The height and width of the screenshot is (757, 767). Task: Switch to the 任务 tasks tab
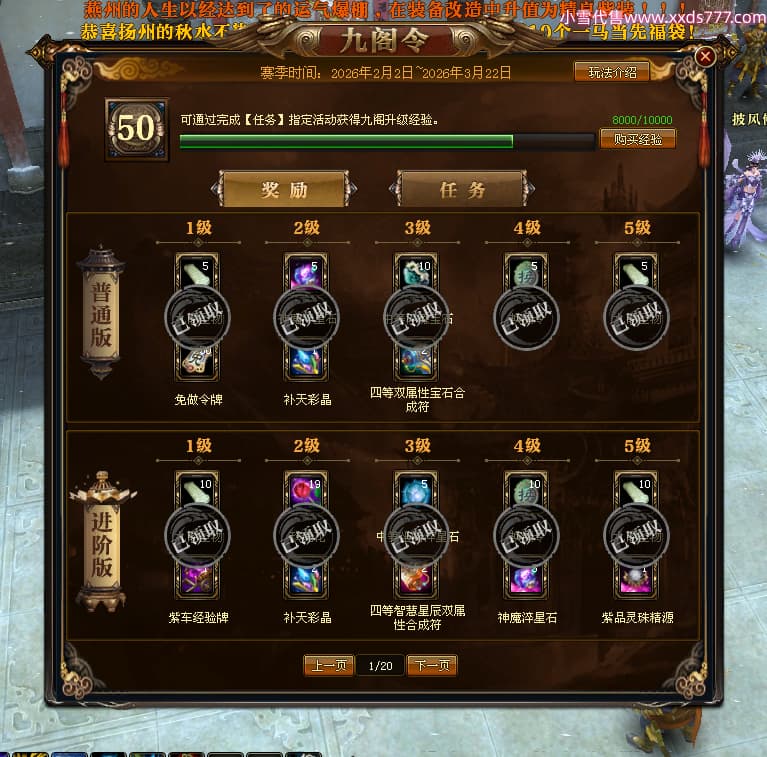pos(461,189)
